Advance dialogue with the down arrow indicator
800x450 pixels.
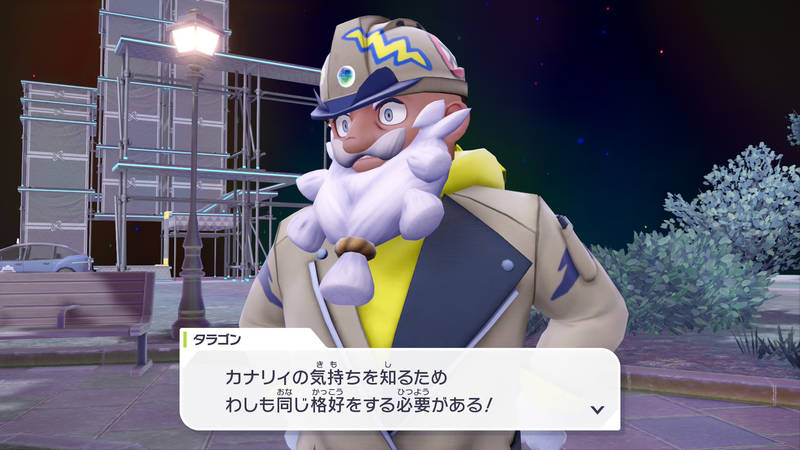pyautogui.click(x=597, y=409)
